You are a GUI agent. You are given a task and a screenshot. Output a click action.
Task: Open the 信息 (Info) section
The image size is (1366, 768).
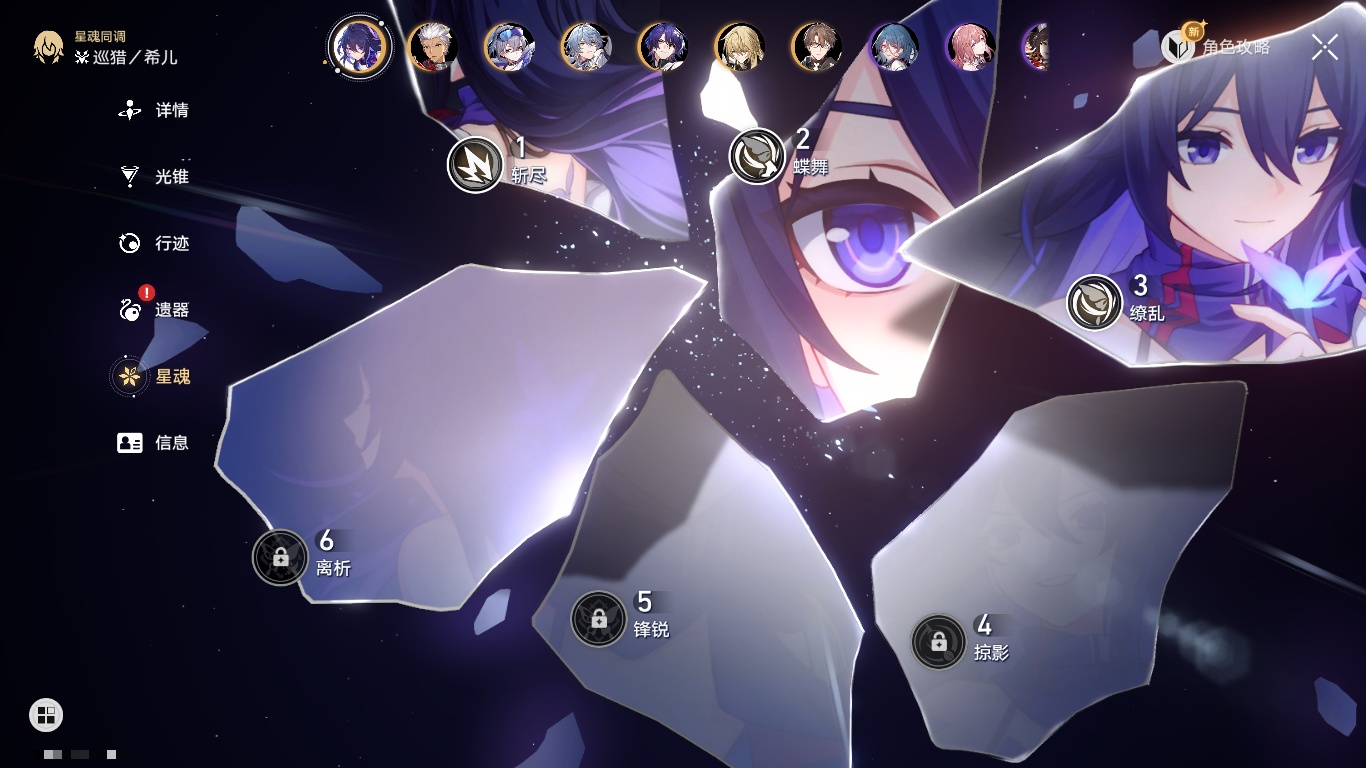[155, 442]
